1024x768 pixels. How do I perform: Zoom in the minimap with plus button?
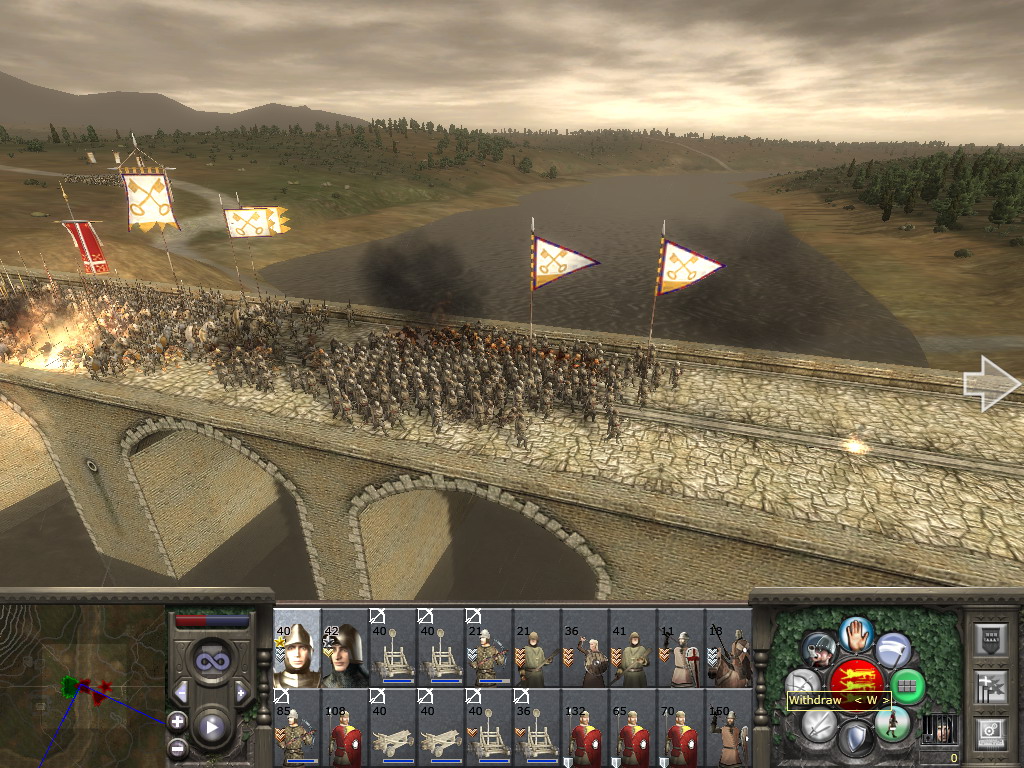pos(177,720)
